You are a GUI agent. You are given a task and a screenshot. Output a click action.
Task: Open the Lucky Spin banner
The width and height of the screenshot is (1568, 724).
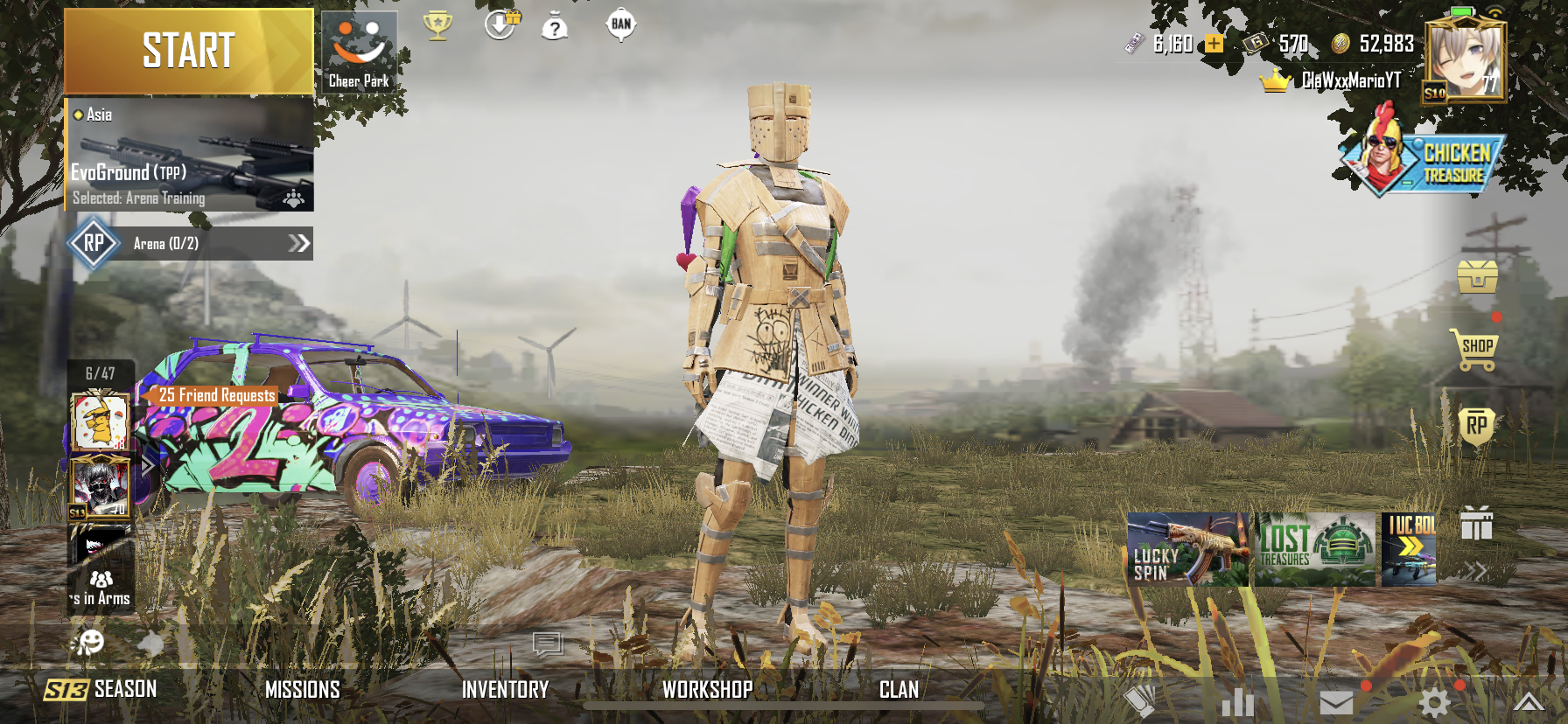pyautogui.click(x=1187, y=549)
